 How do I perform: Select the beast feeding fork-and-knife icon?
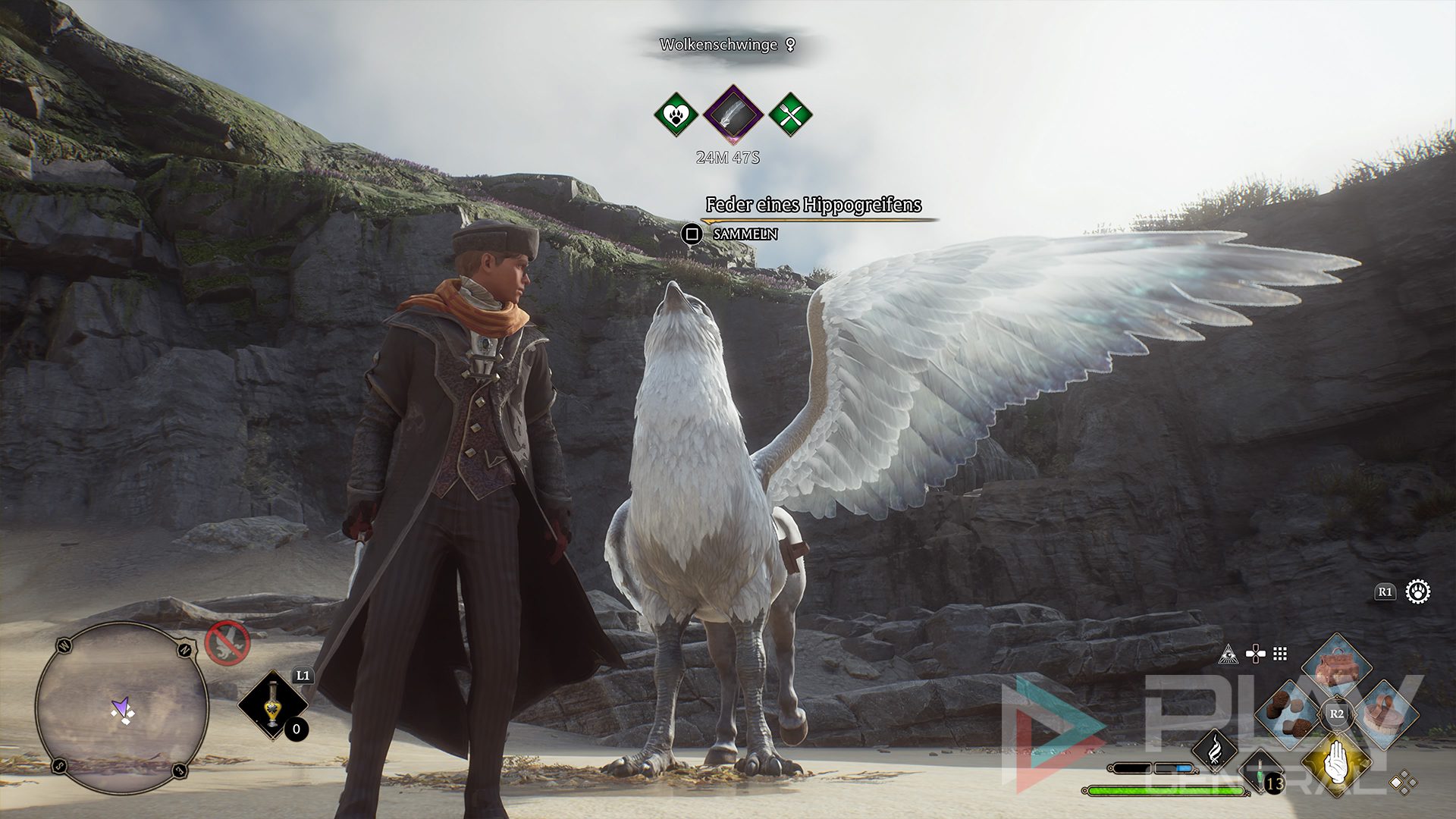pos(790,115)
